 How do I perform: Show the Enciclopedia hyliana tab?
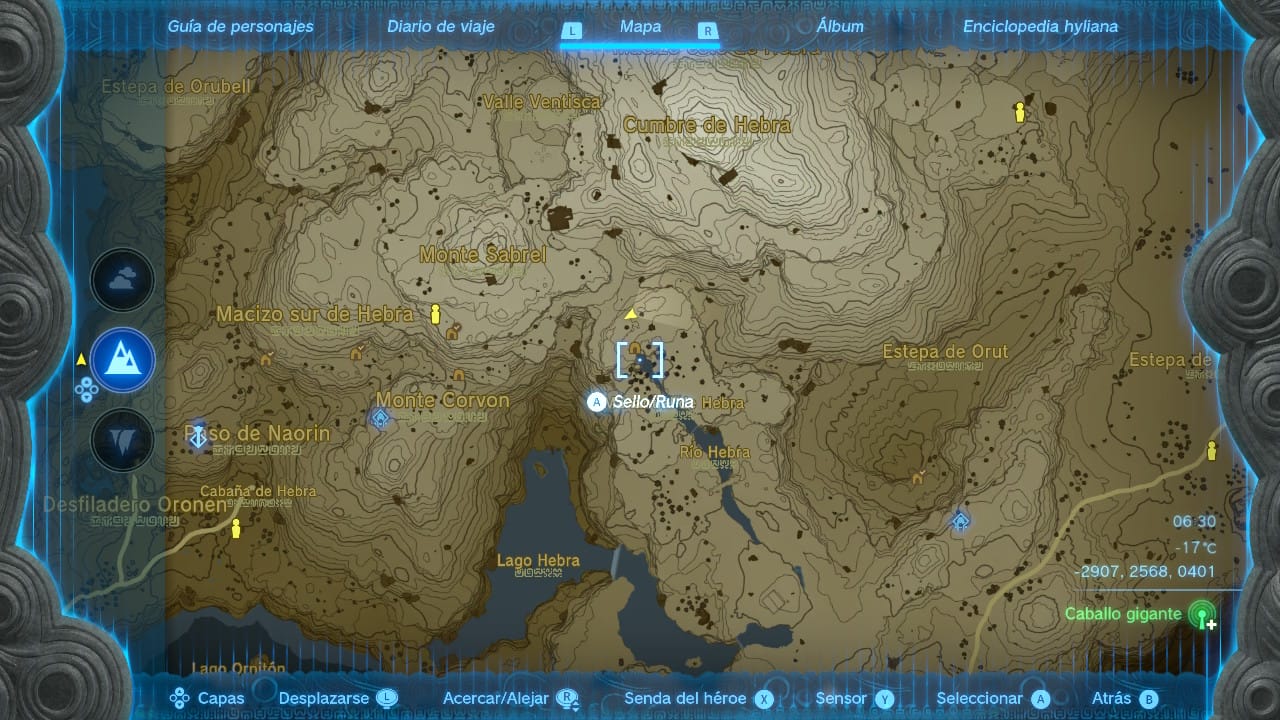tap(1040, 27)
